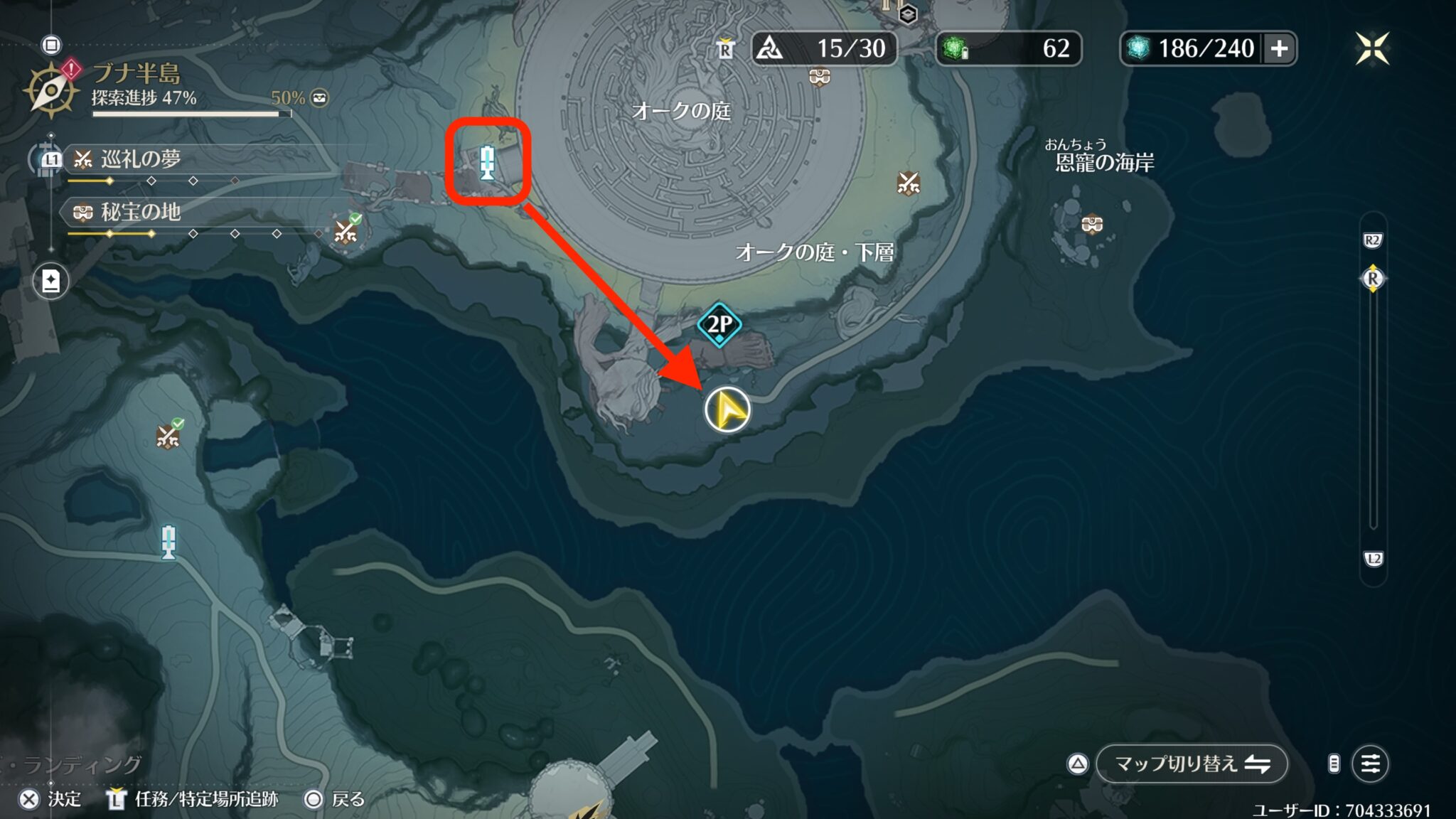Screen dimensions: 1456x819
Task: Select the treasure chest marker above オークの庭
Action: [820, 76]
